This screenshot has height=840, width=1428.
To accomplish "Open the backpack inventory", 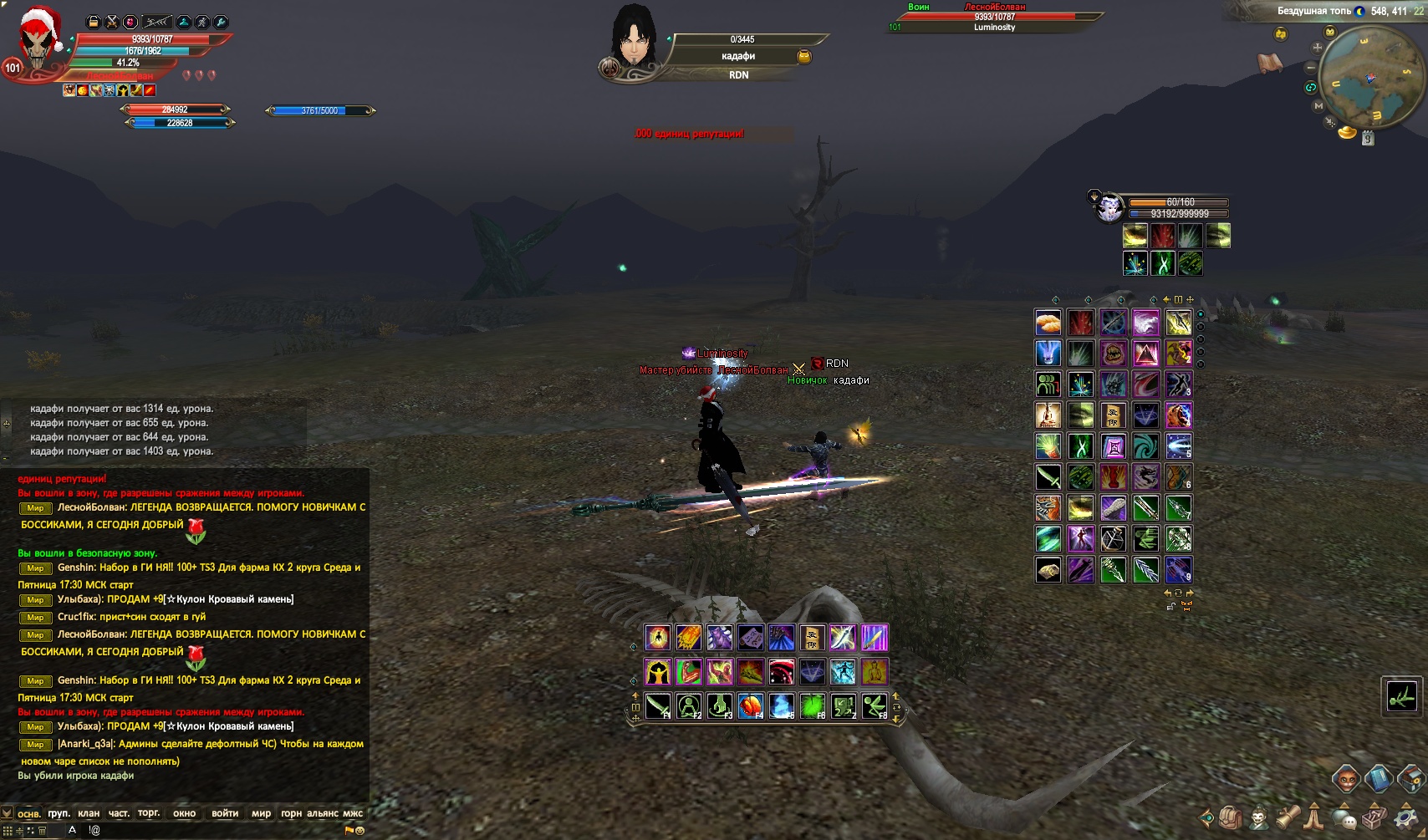I will tap(1229, 817).
